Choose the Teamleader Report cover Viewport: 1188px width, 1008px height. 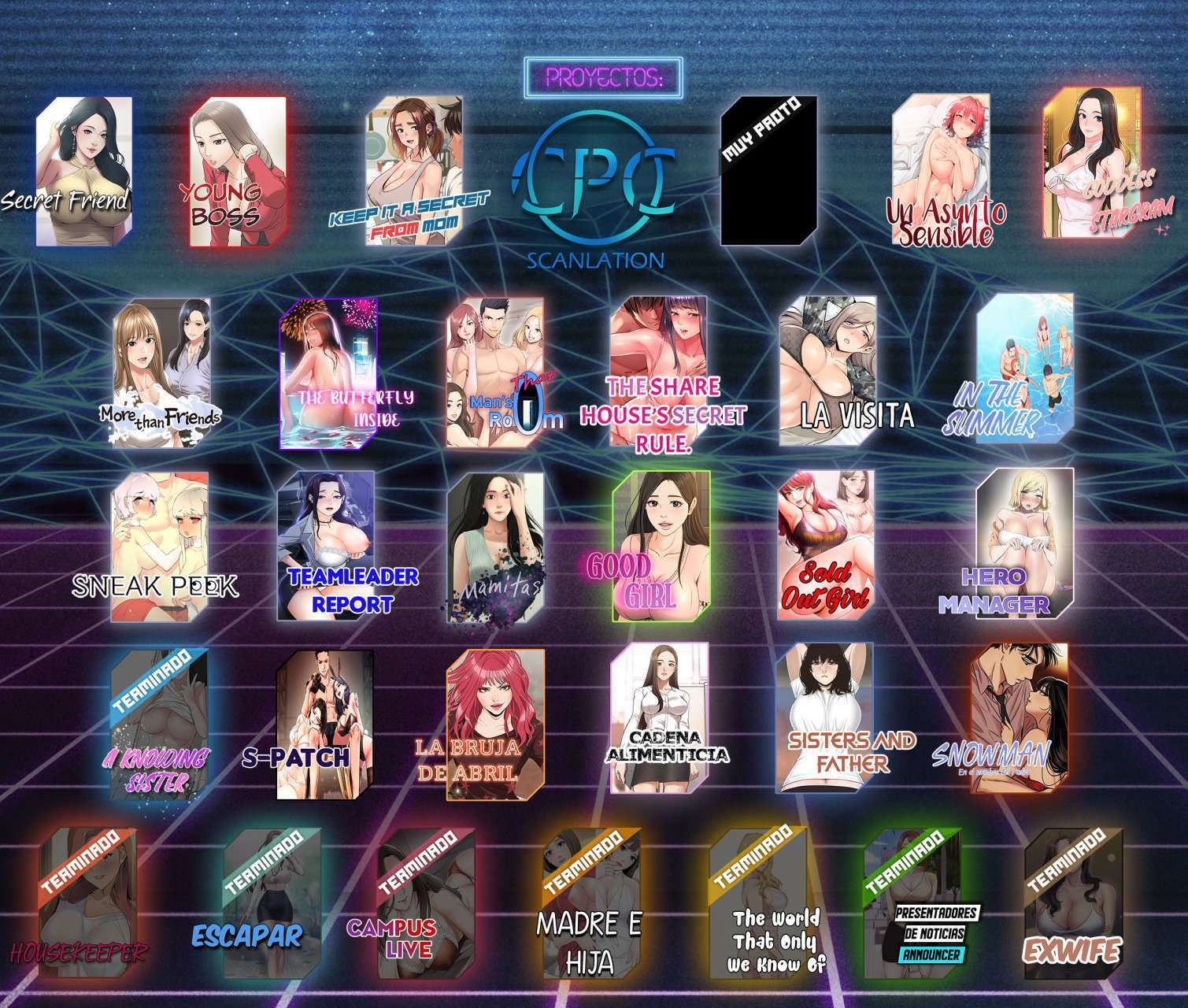[325, 546]
